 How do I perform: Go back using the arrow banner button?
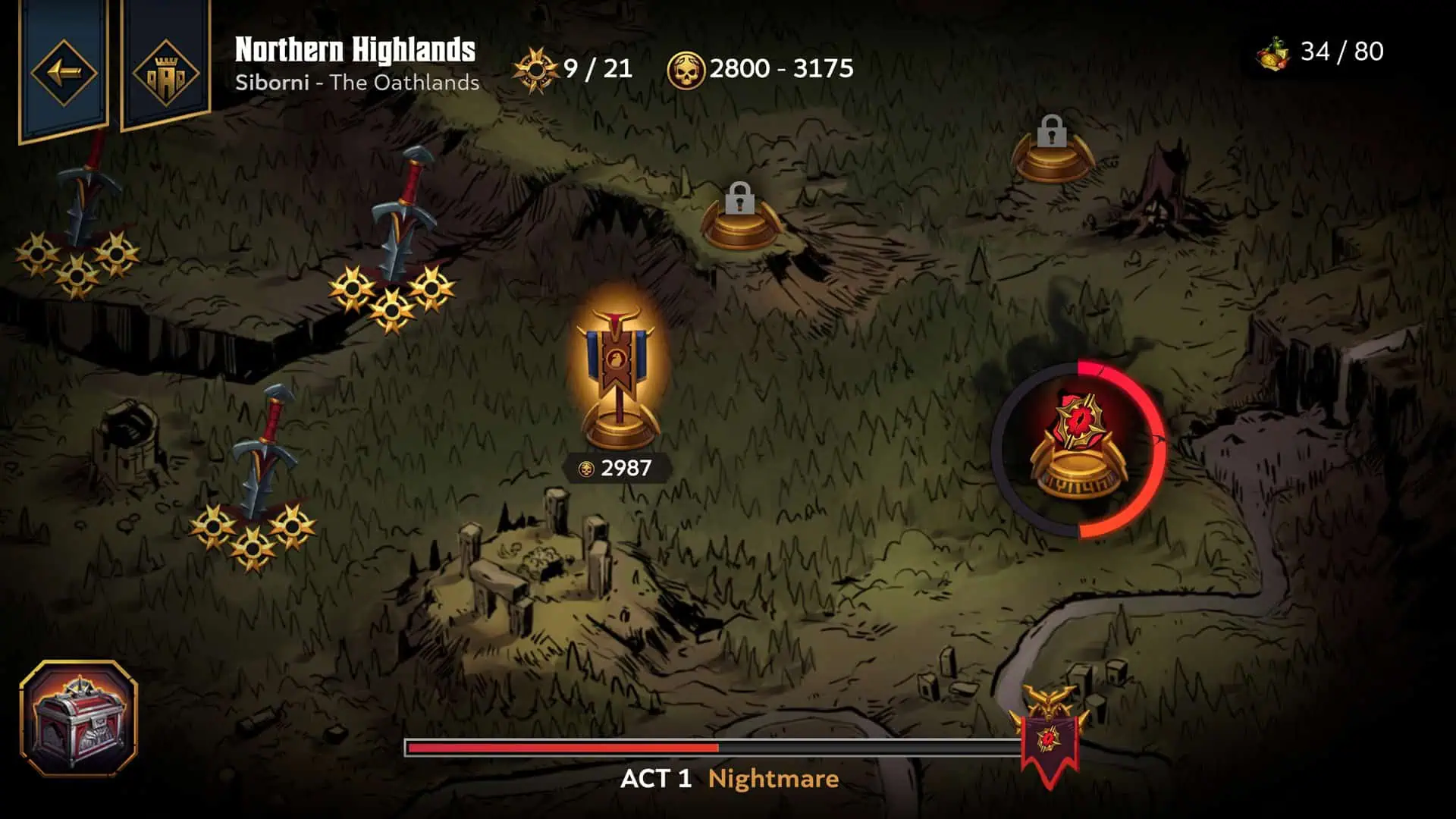pyautogui.click(x=64, y=73)
